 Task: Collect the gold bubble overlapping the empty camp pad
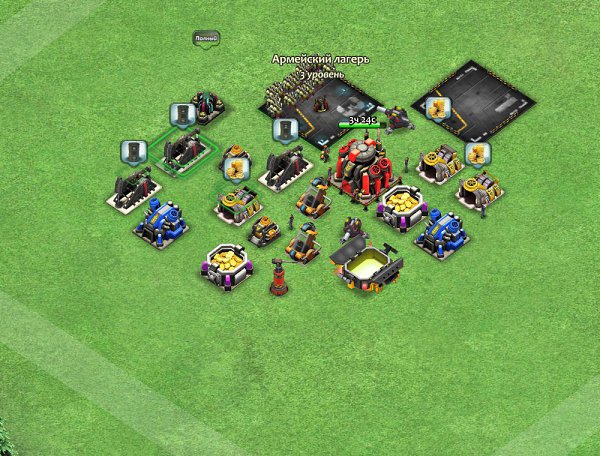pos(436,108)
